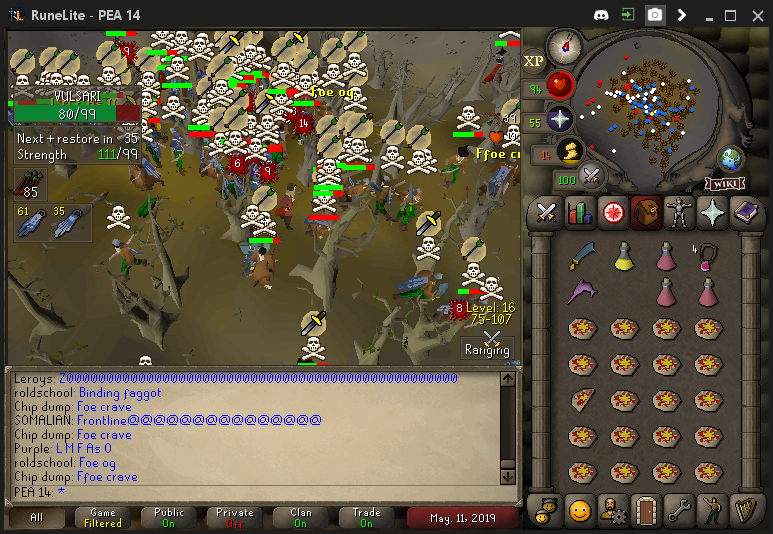Screen dimensions: 773x534
Task: Open the world map globe
Action: (730, 159)
